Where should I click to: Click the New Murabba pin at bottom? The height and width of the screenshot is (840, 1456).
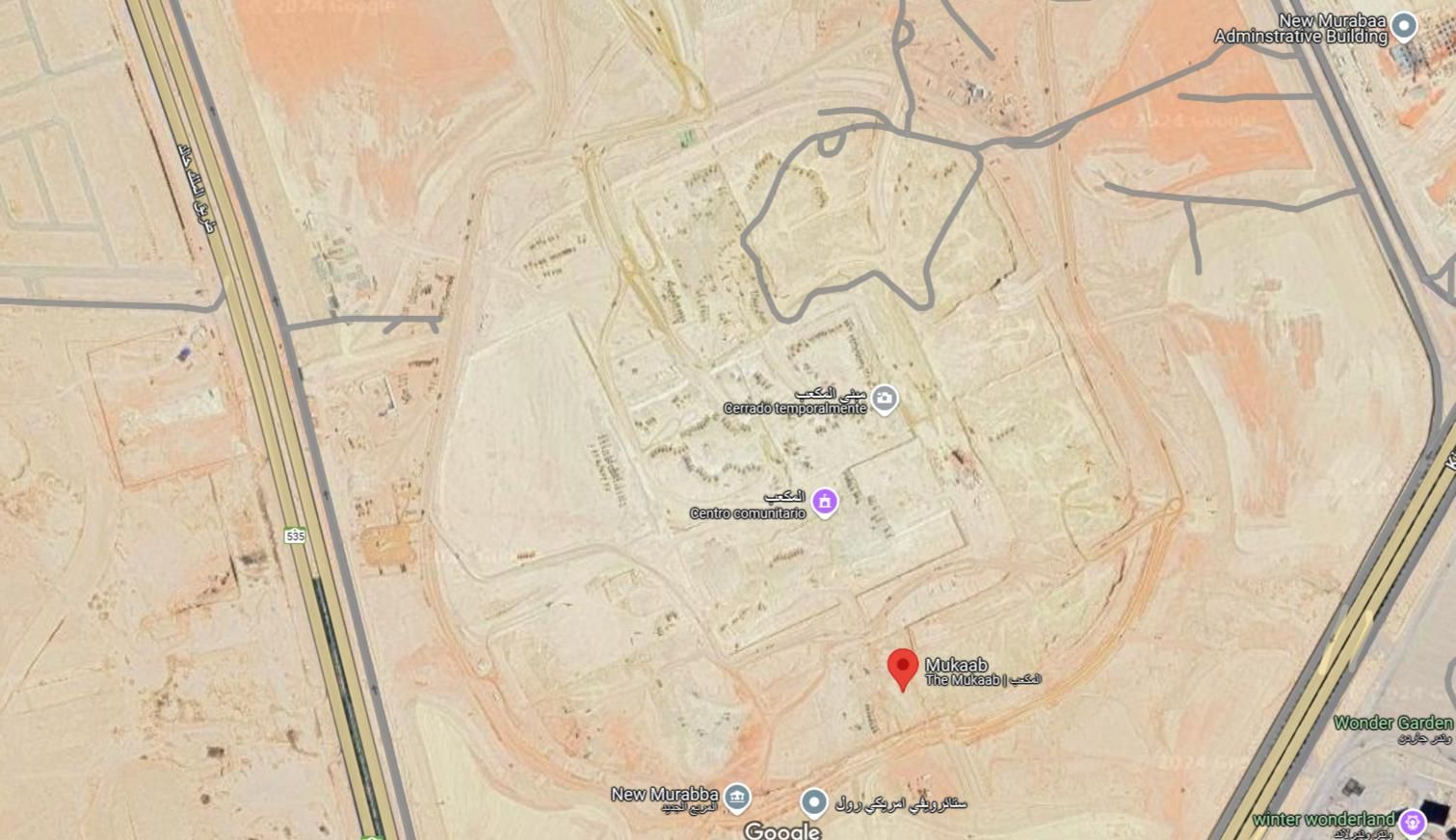(x=737, y=798)
